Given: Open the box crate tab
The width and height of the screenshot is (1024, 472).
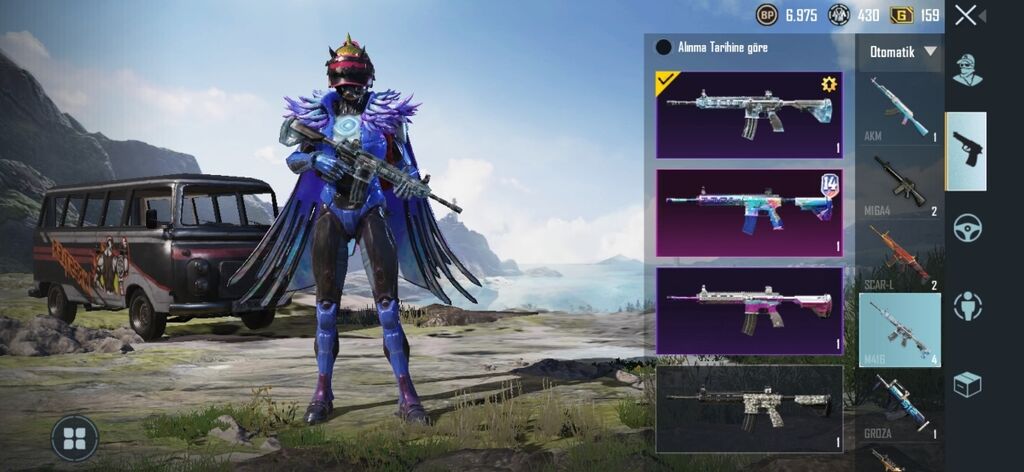Looking at the screenshot, I should point(967,384).
